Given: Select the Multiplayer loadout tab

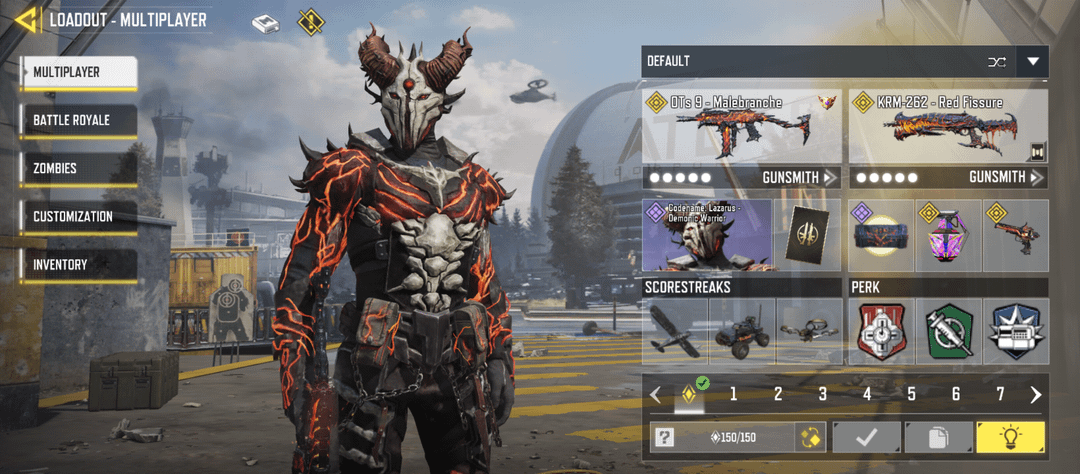Looking at the screenshot, I should click(x=78, y=72).
